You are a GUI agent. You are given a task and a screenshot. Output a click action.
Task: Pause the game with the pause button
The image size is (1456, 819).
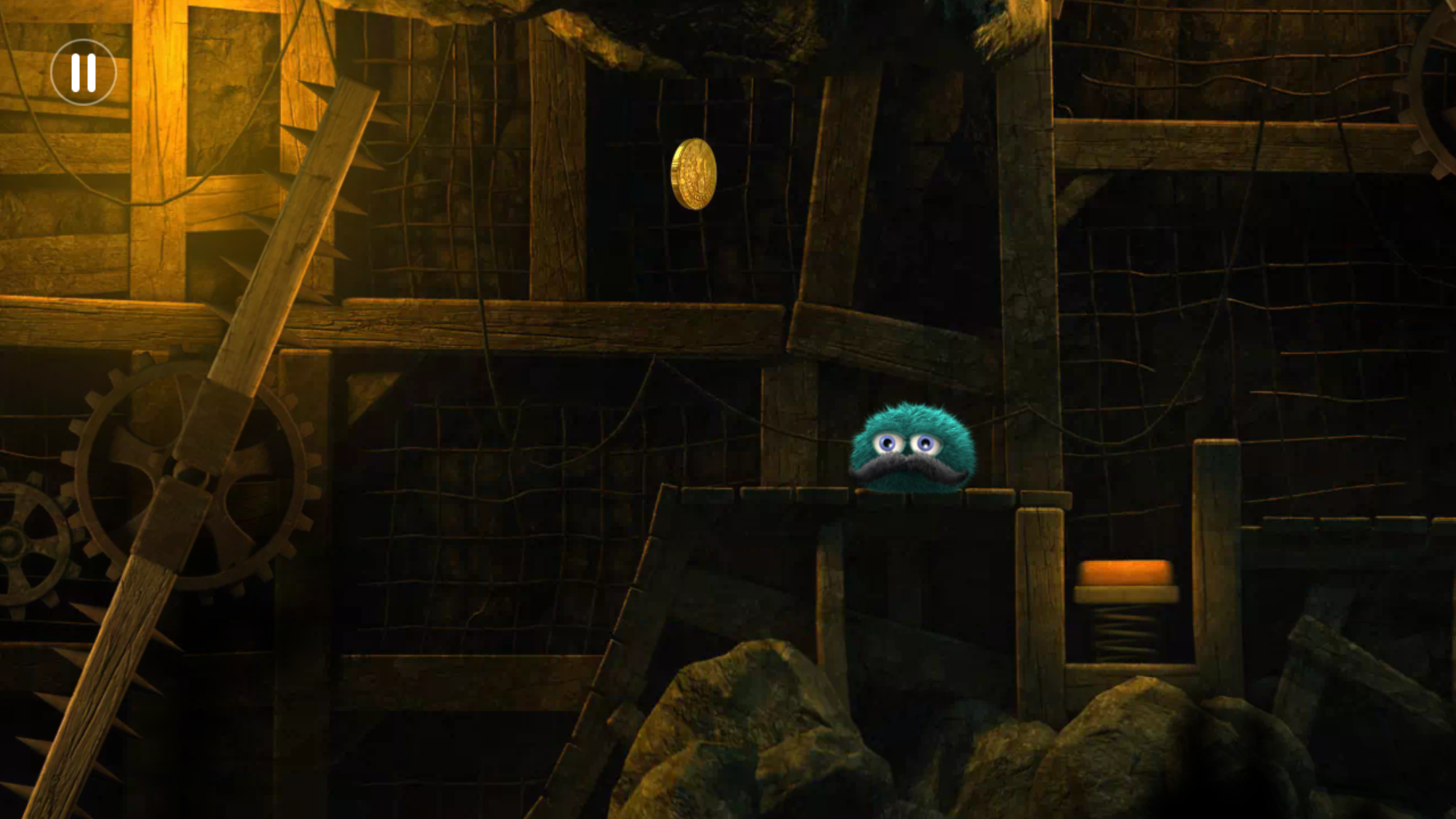pos(83,73)
